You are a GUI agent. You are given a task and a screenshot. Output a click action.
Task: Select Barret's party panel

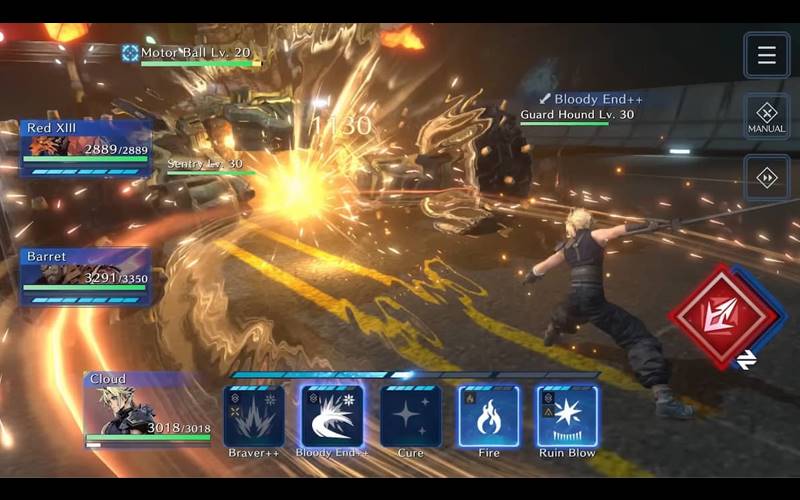tap(86, 275)
